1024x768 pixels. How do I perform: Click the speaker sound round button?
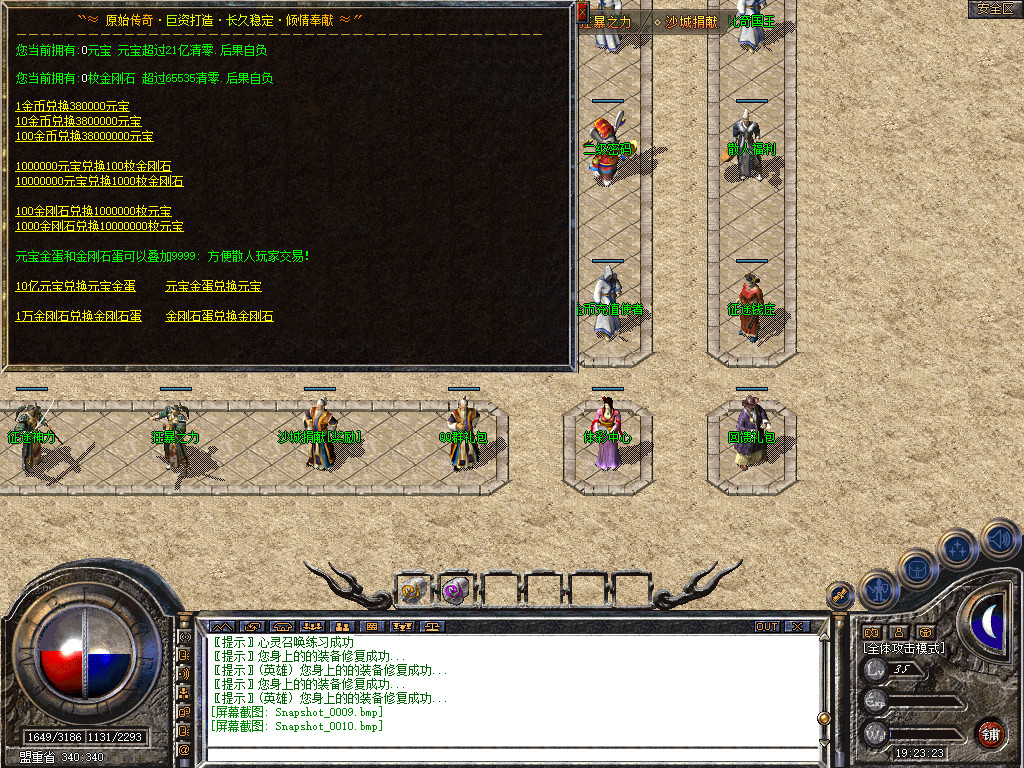coord(999,538)
